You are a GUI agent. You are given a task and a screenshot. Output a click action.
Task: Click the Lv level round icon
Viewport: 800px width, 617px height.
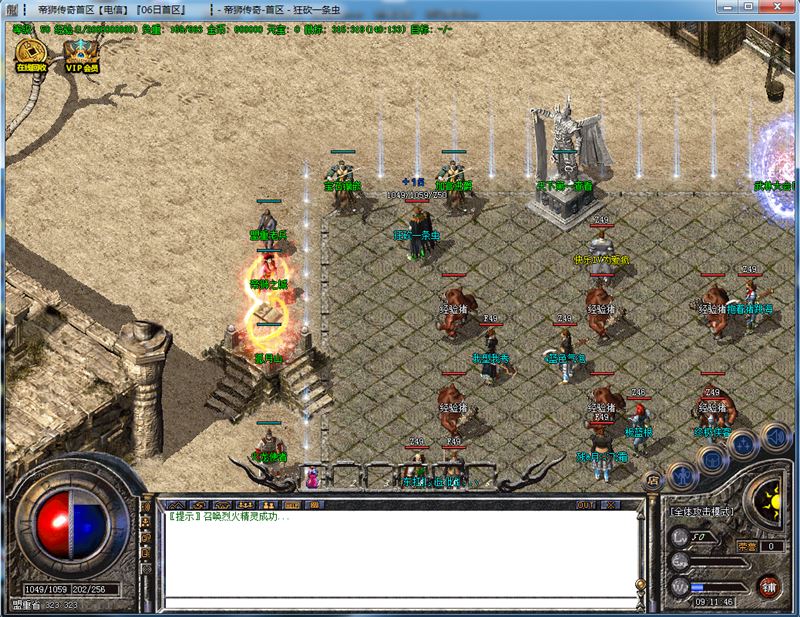pyautogui.click(x=682, y=539)
